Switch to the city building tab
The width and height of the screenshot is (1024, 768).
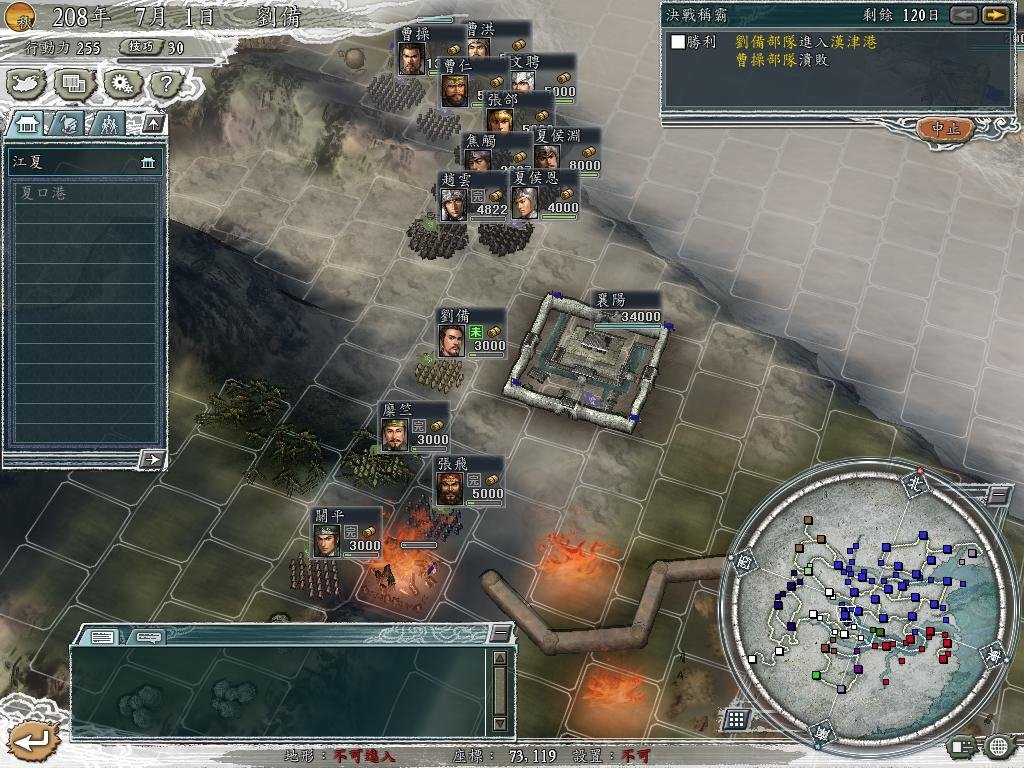tap(27, 123)
